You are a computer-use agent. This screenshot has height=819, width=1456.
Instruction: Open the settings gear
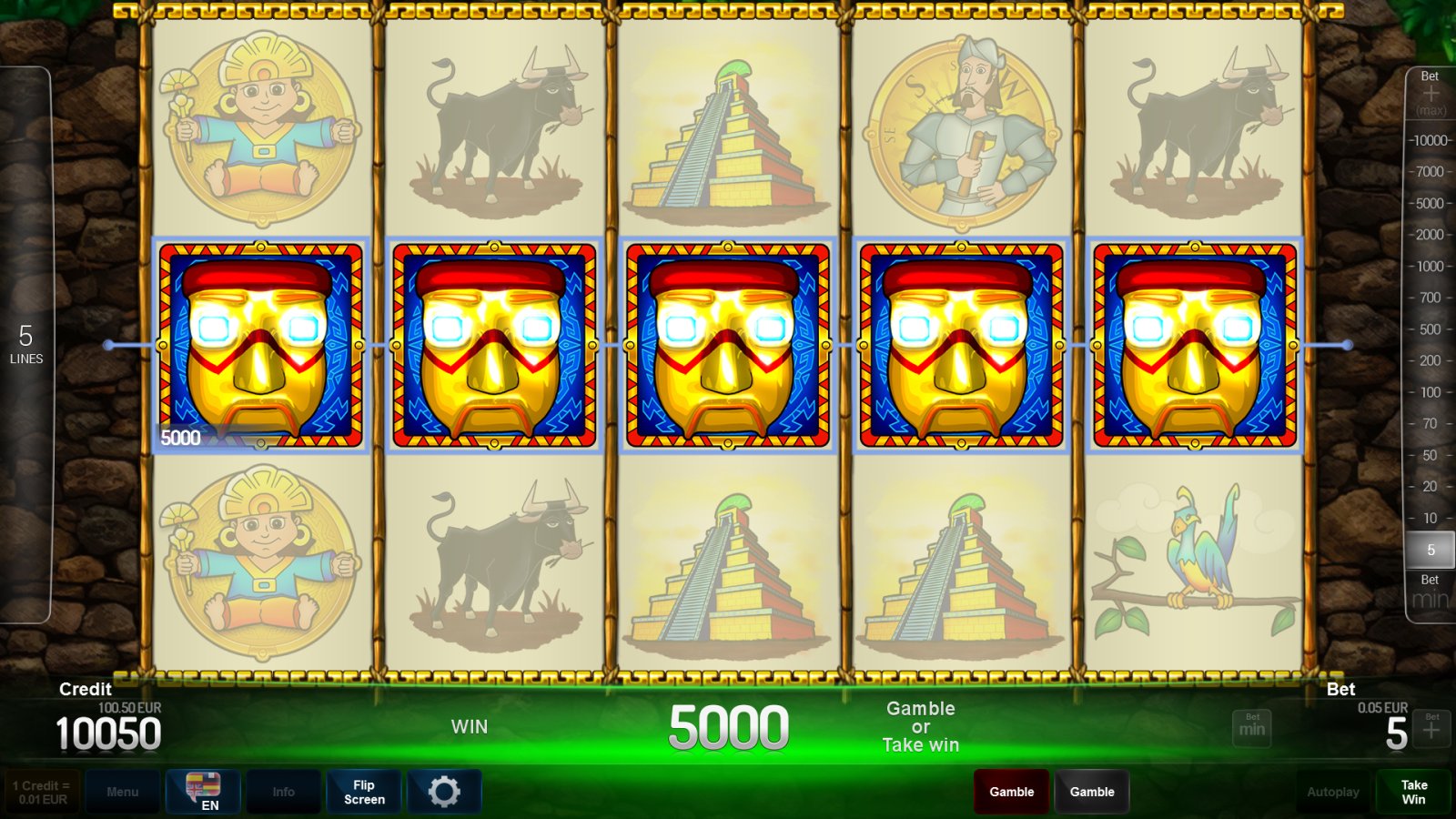click(444, 792)
